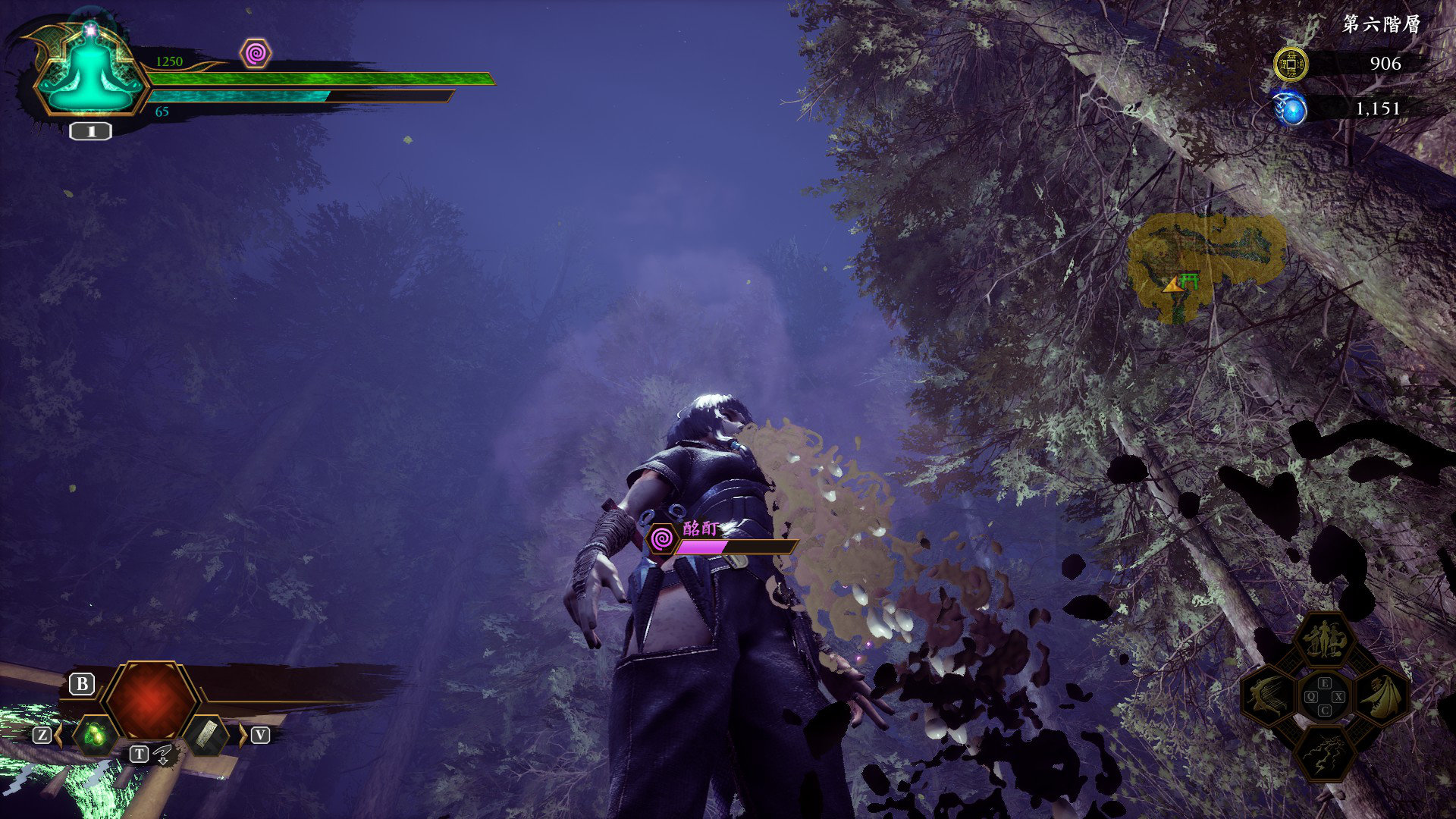The height and width of the screenshot is (819, 1456).
Task: Cycle items with the right gold arrow
Action: pyautogui.click(x=243, y=734)
